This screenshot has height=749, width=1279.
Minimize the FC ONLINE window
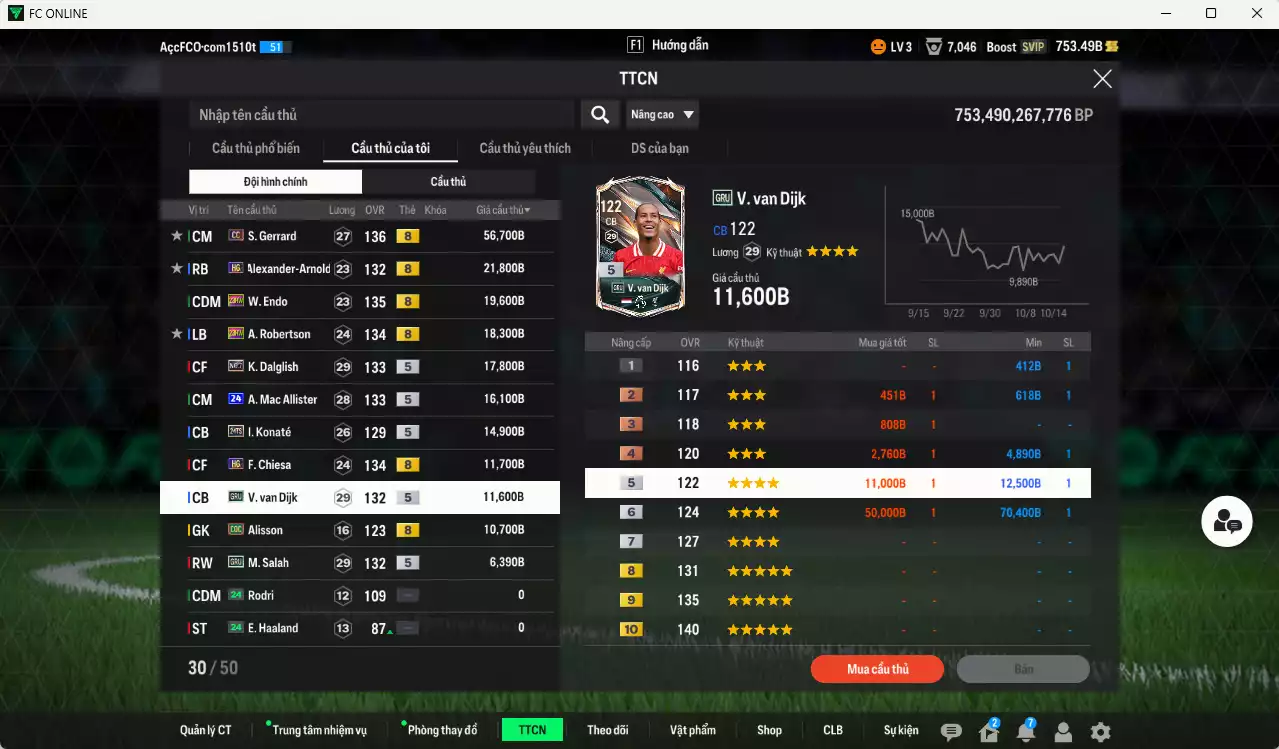pyautogui.click(x=1166, y=13)
